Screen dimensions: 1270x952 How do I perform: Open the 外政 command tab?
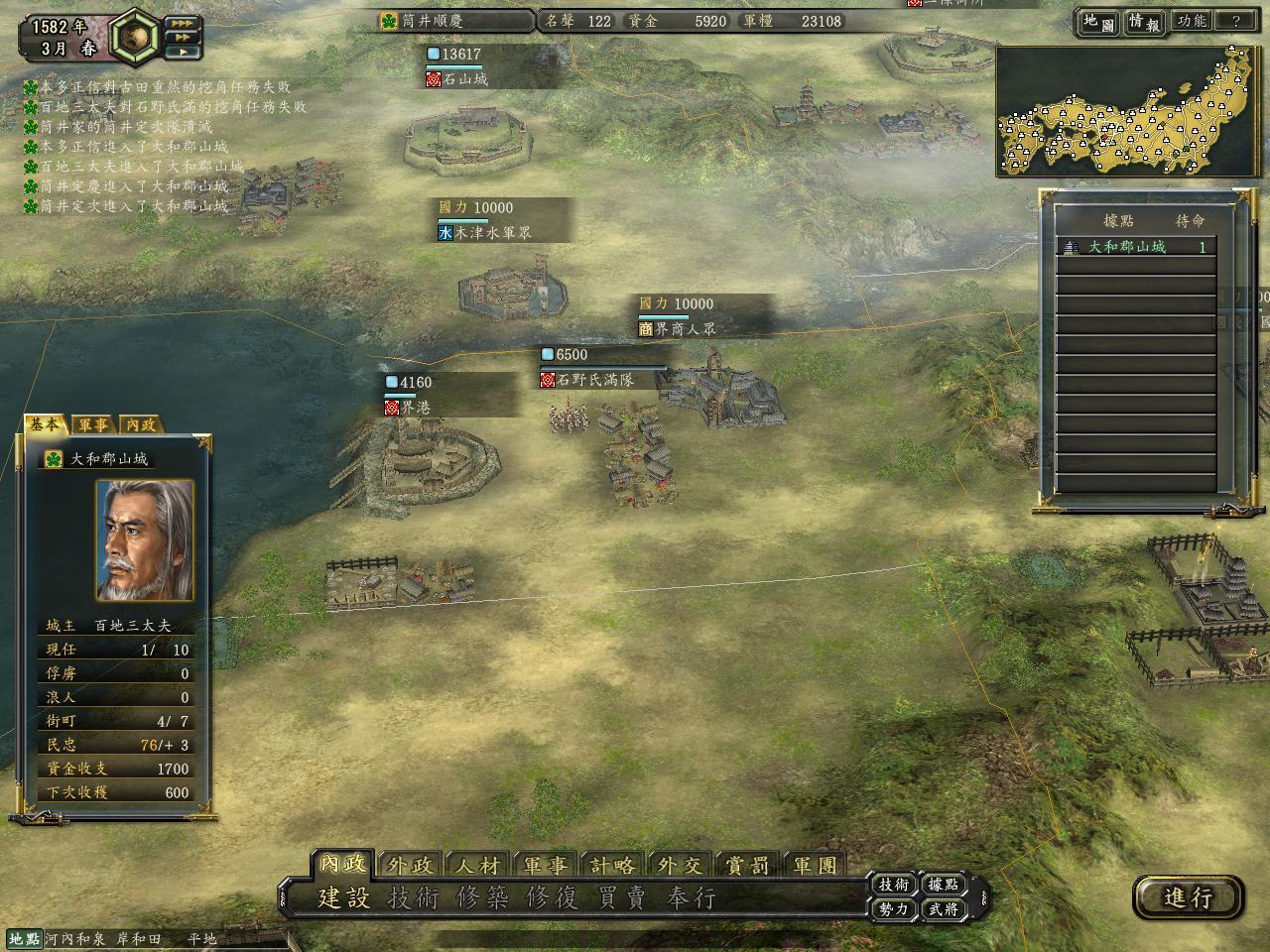coord(410,865)
